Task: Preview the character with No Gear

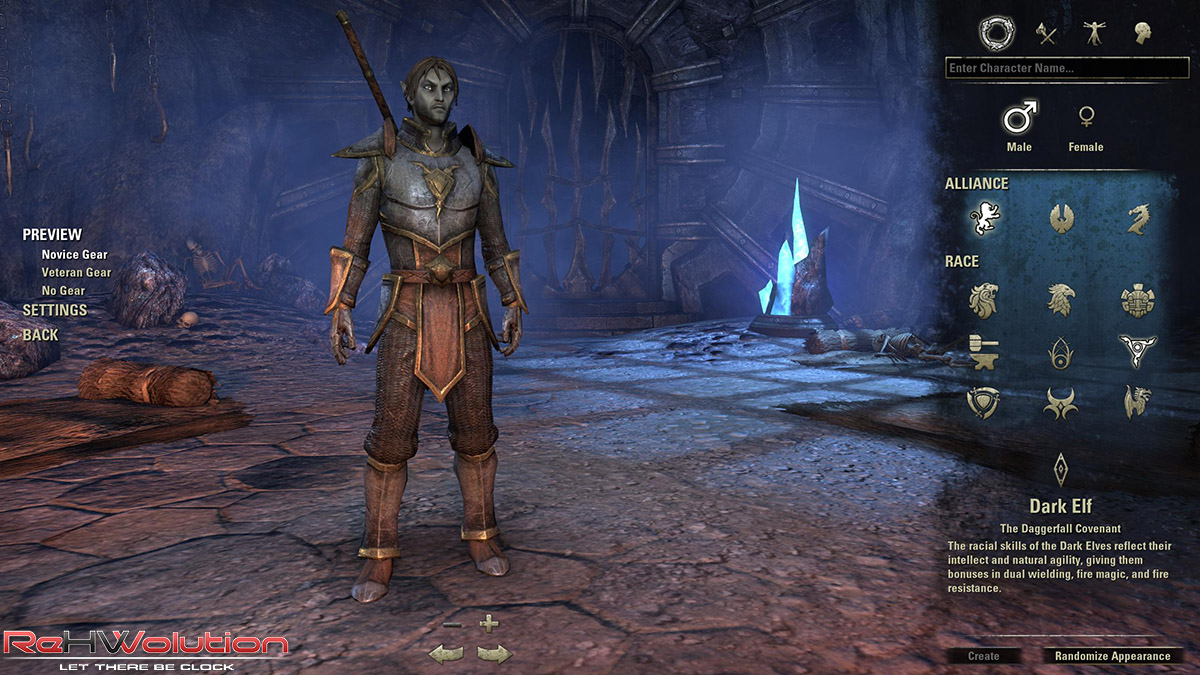Action: (63, 289)
